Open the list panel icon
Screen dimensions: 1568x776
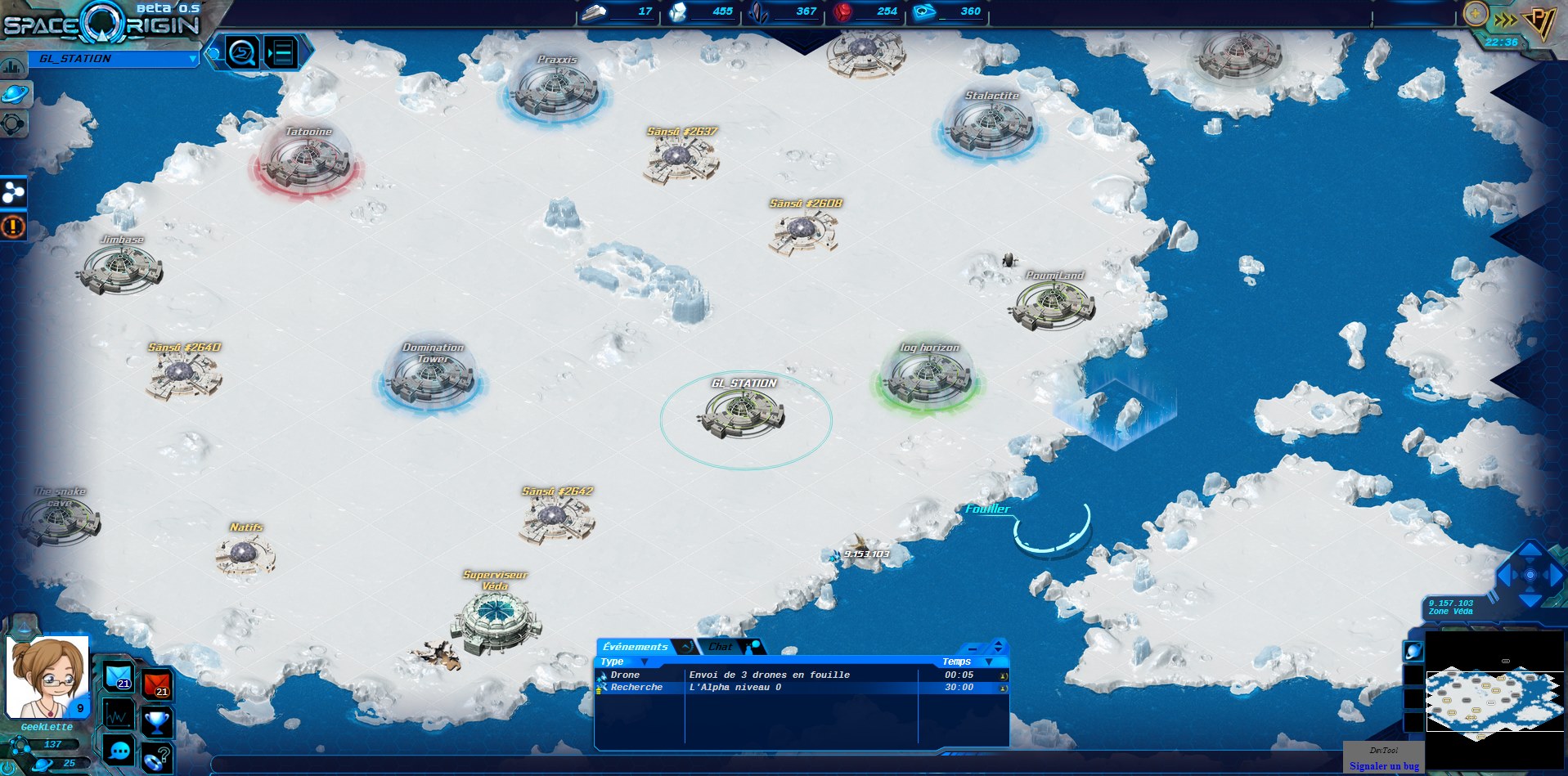click(281, 53)
